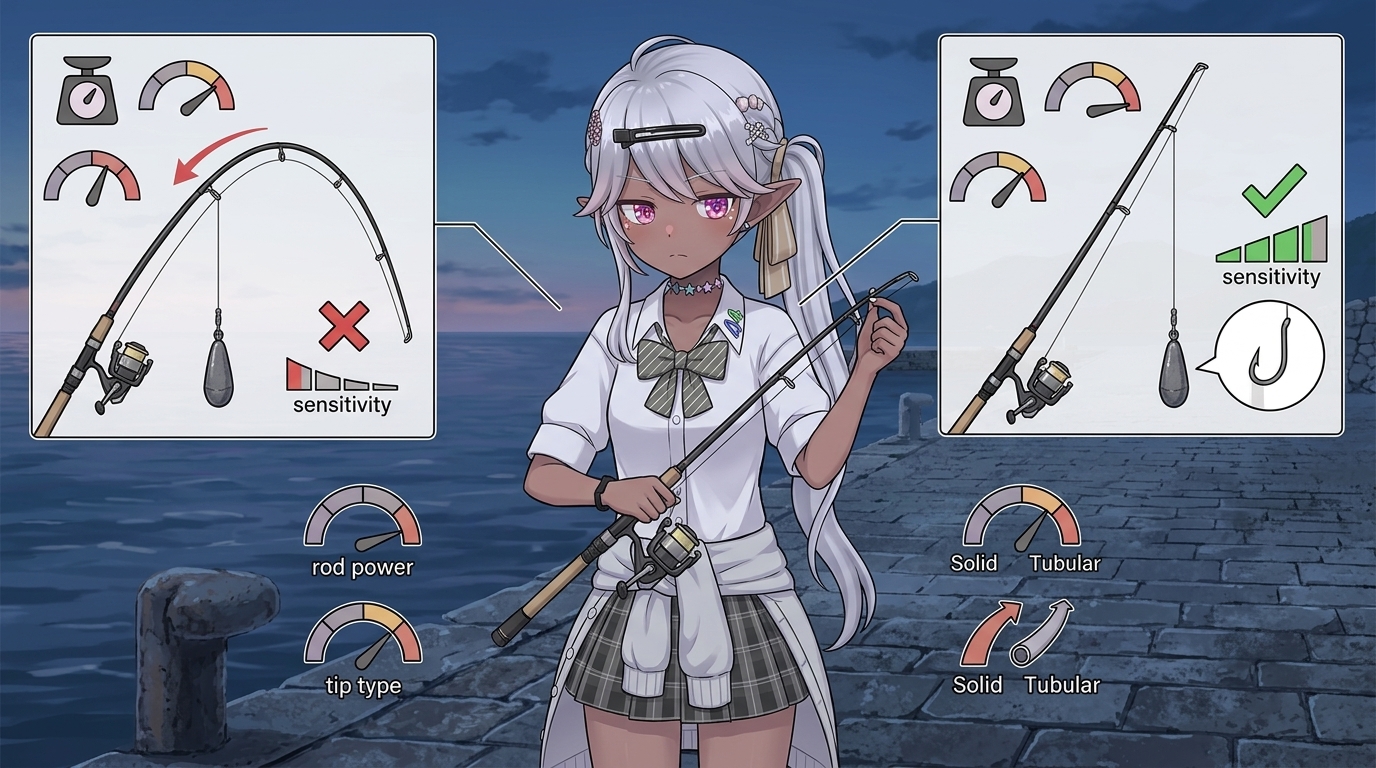Click the green check mark
Image resolution: width=1376 pixels, height=768 pixels.
1273,189
